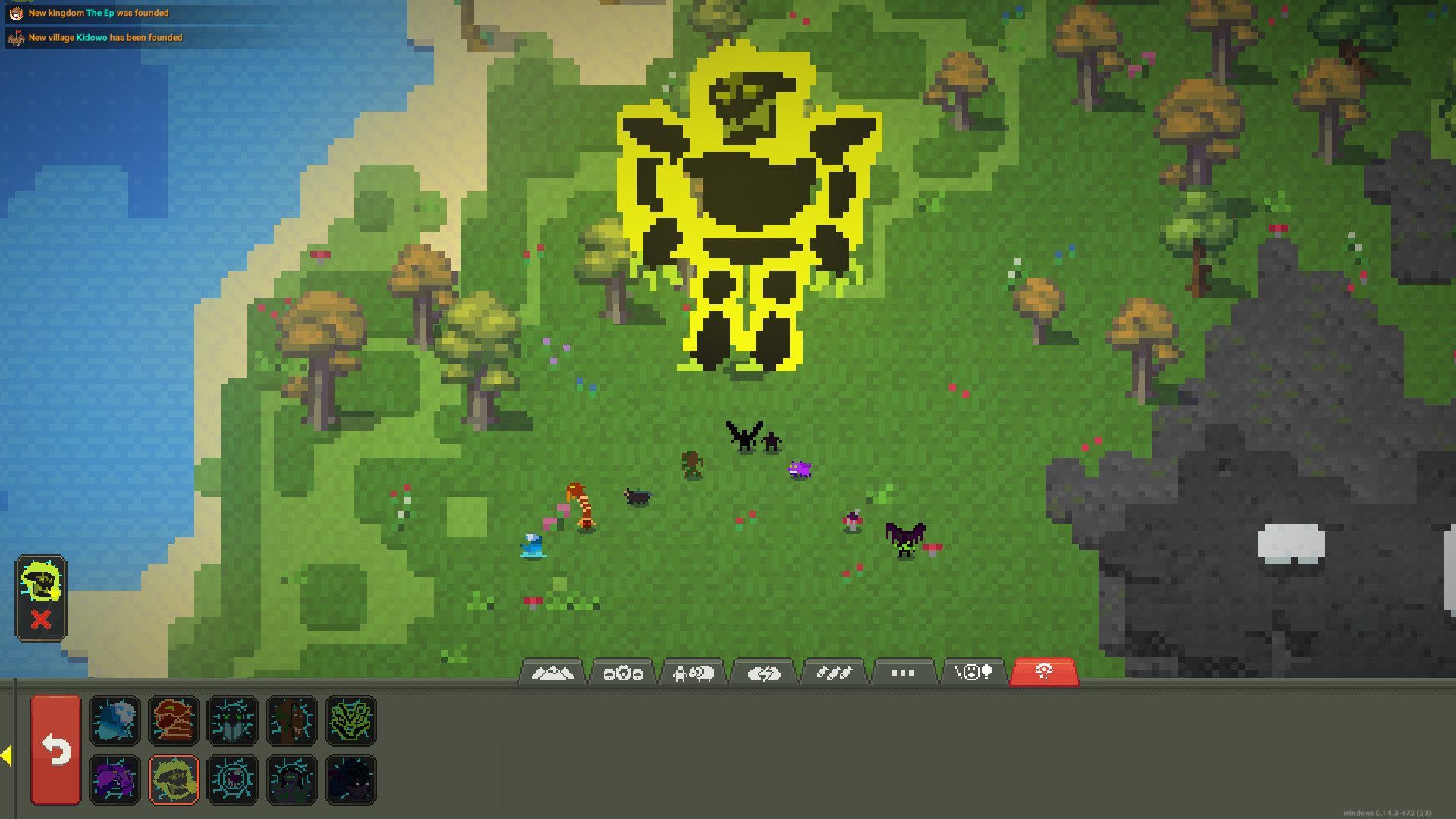Select the purple demon power
Image resolution: width=1456 pixels, height=819 pixels.
coord(115,780)
